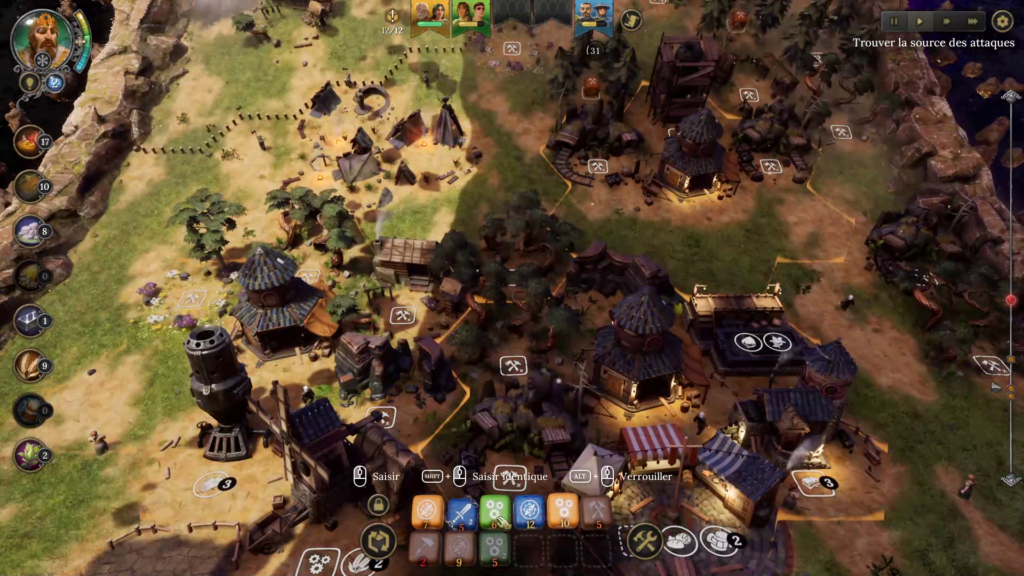This screenshot has height=576, width=1024.
Task: Pick the orange gears die showing 10
Action: click(563, 512)
